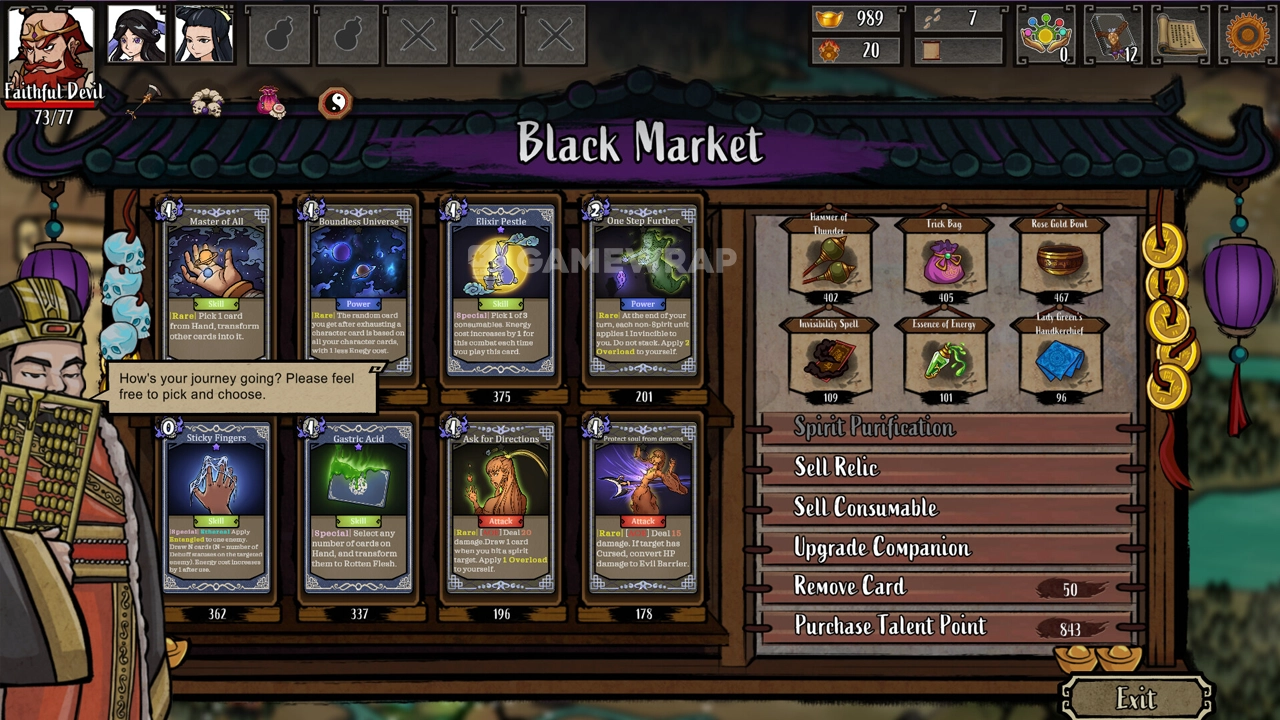The height and width of the screenshot is (720, 1280).
Task: Open the gear settings icon
Action: coord(1246,36)
